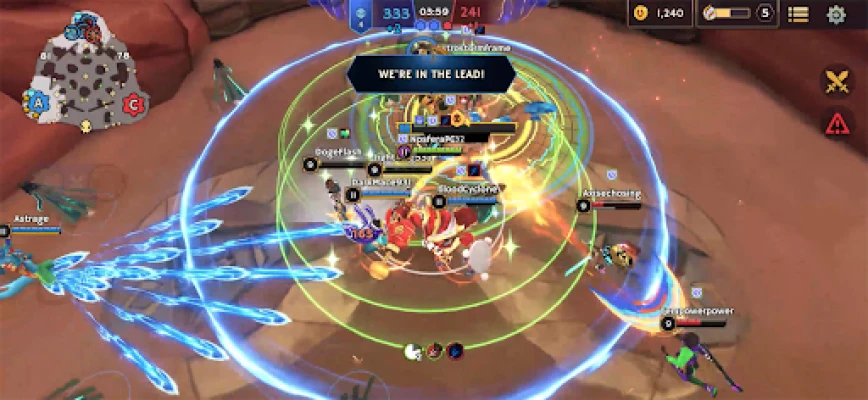Screen dimensions: 868x400
Task: Open the settings gear menu
Action: [x=836, y=14]
